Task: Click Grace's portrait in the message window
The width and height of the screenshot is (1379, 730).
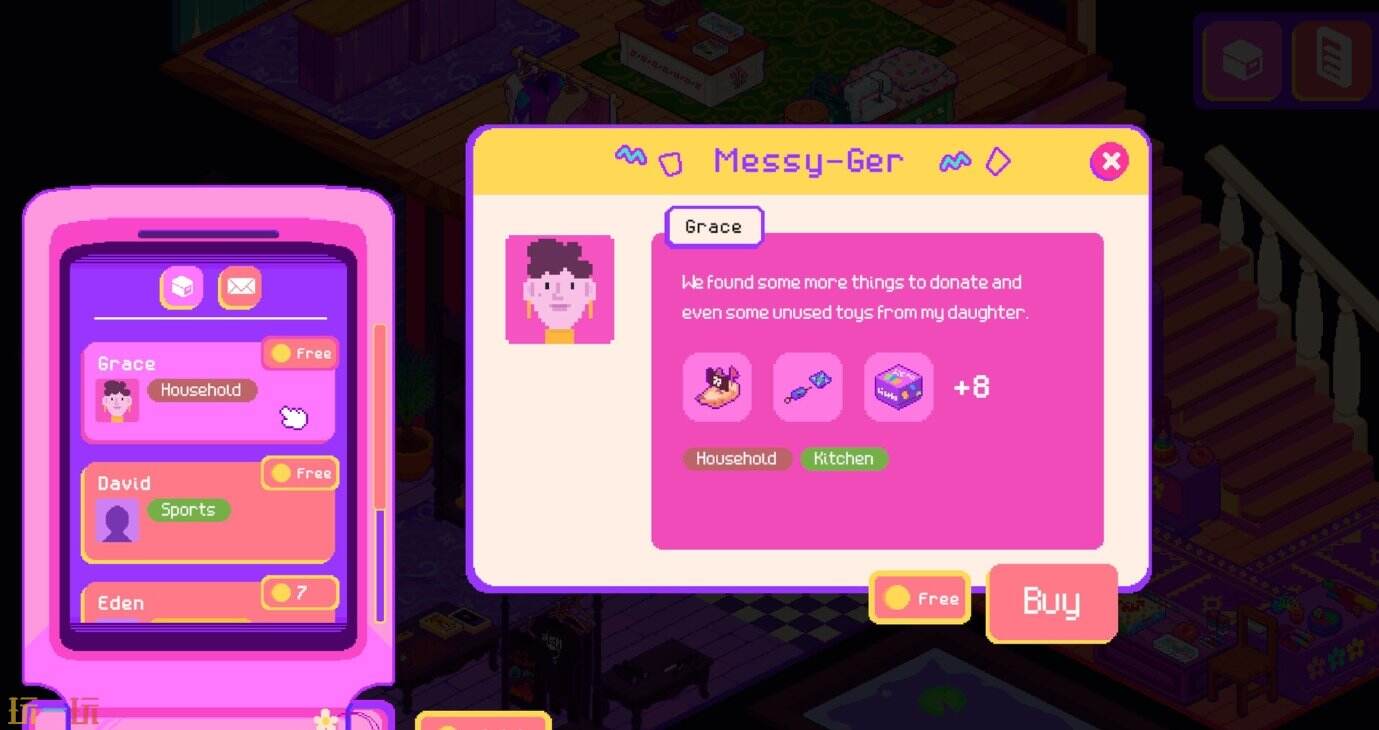Action: click(559, 290)
